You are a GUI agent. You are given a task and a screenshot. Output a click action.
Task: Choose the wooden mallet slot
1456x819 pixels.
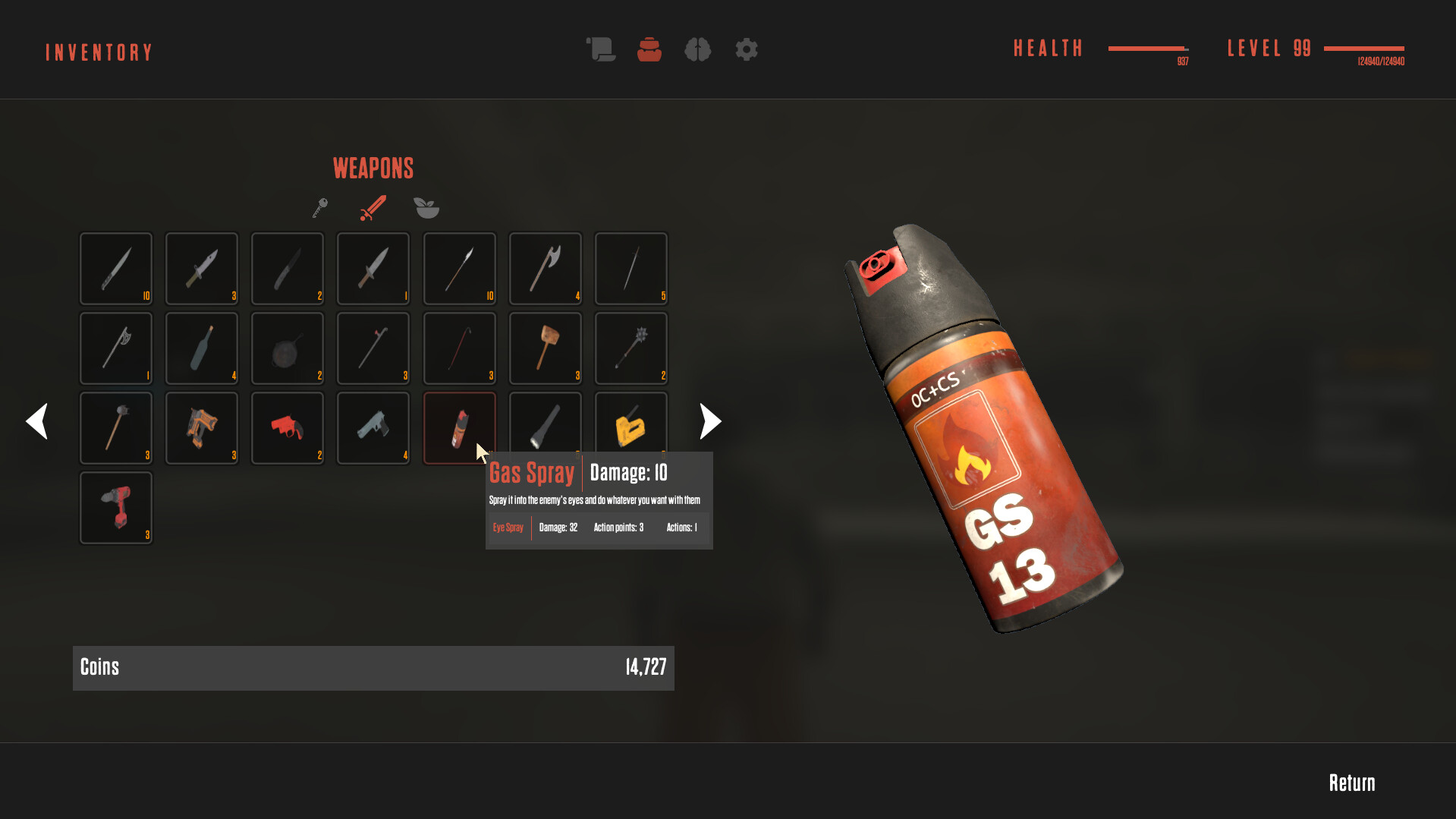point(546,348)
